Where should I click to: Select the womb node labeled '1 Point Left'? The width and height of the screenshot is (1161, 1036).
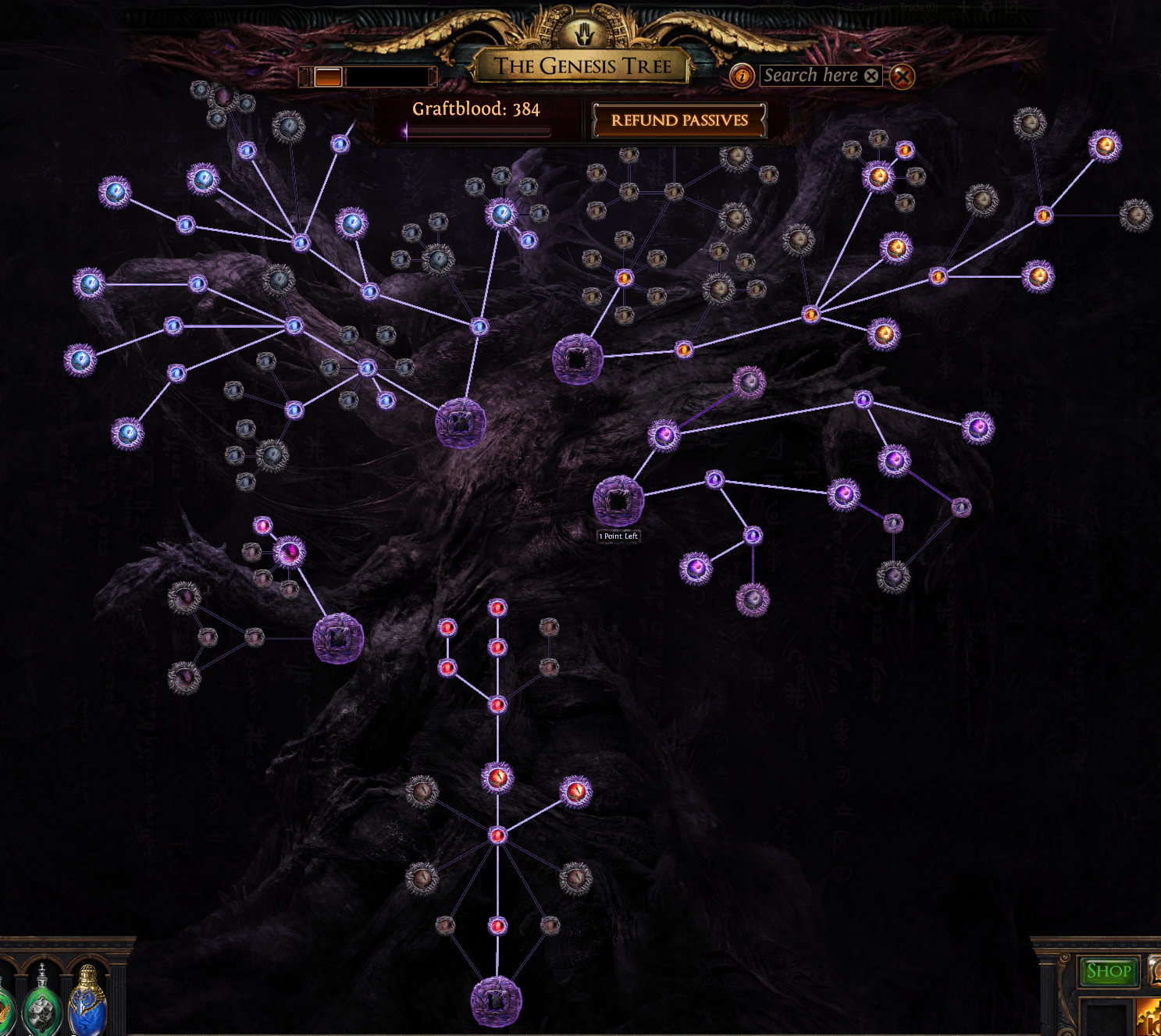click(618, 501)
